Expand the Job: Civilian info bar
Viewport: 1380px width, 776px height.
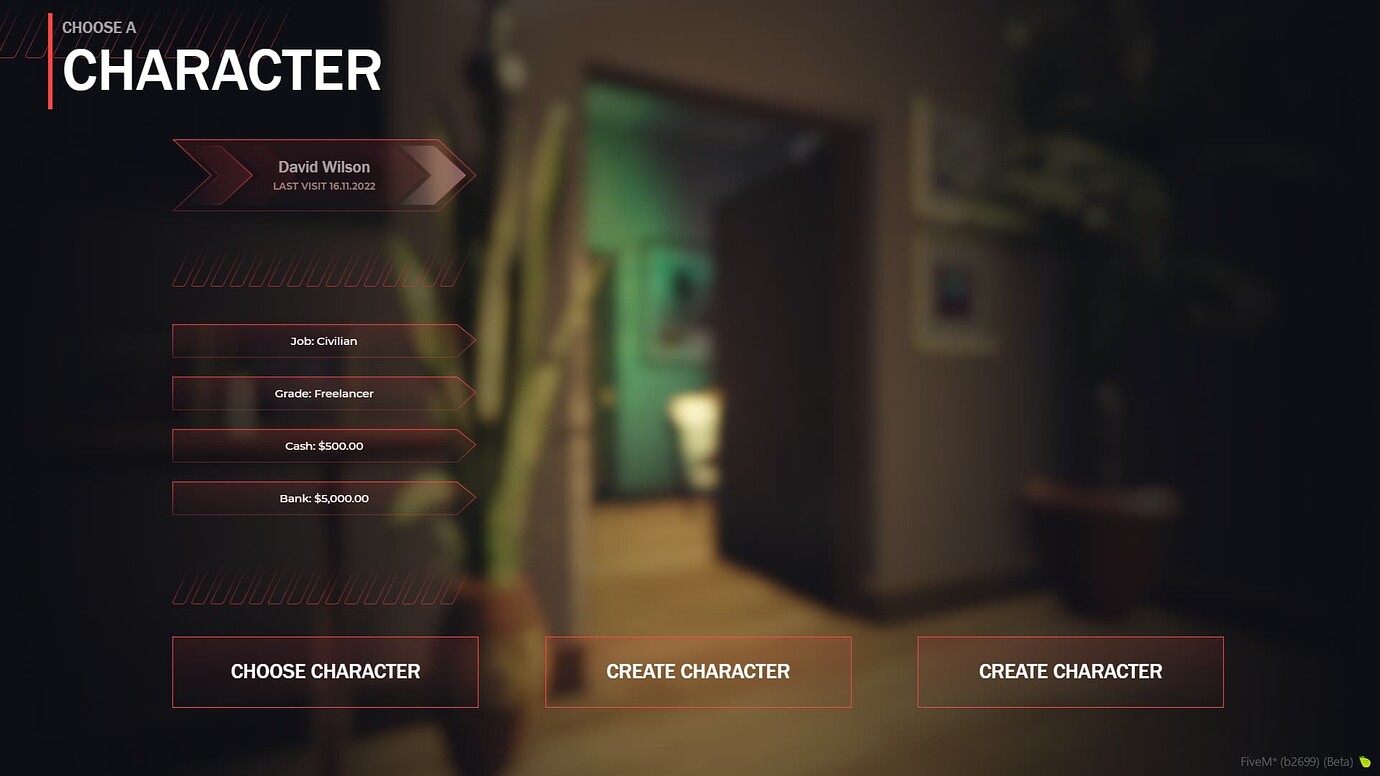323,340
